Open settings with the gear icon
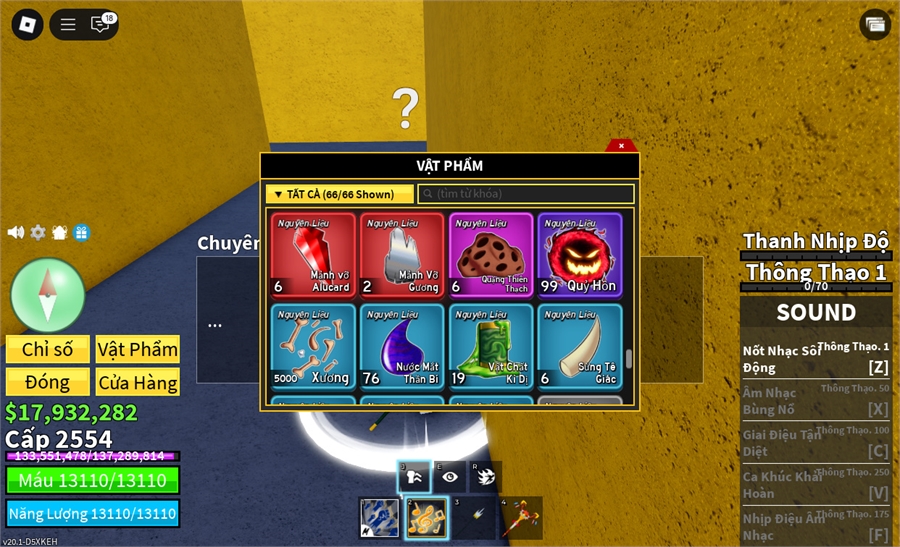The width and height of the screenshot is (900, 547). click(38, 232)
